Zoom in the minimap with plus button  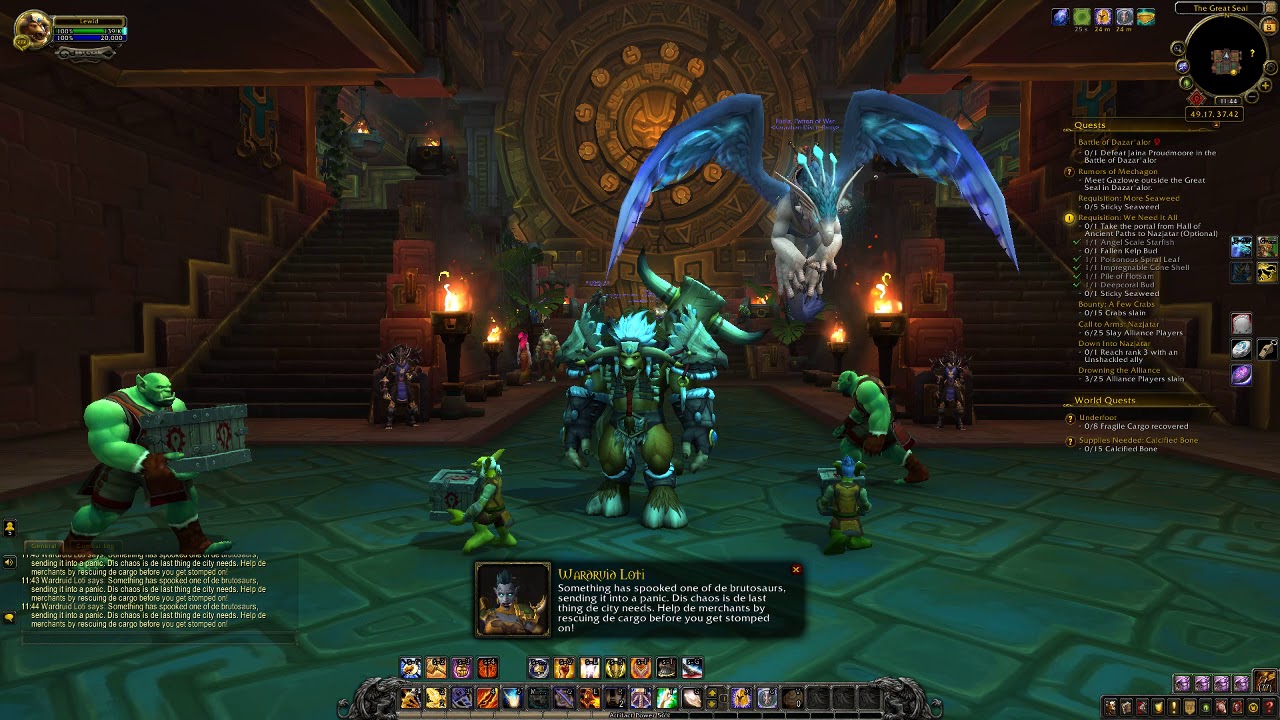(x=1265, y=86)
